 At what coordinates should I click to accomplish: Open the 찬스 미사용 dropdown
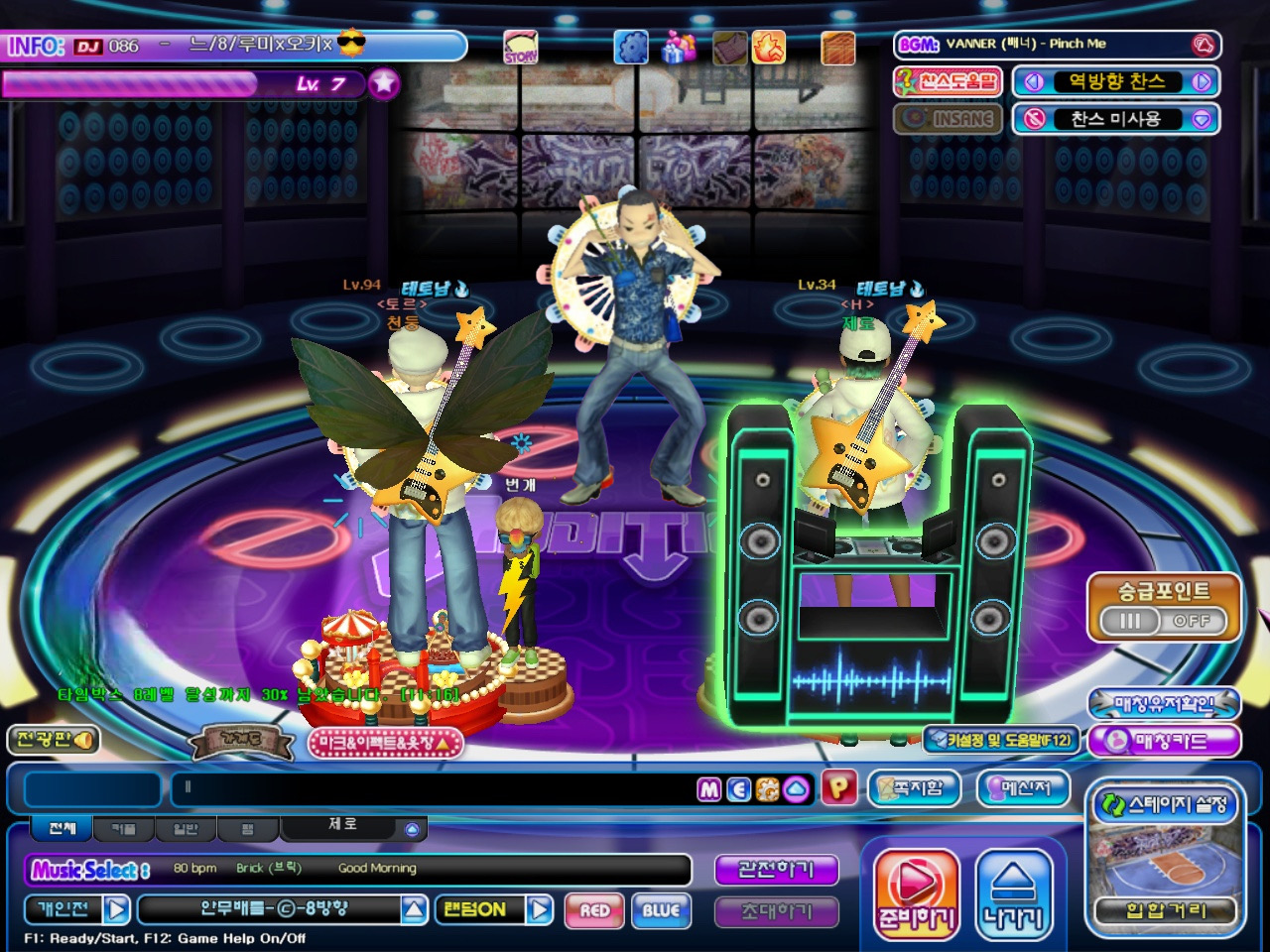click(1202, 119)
